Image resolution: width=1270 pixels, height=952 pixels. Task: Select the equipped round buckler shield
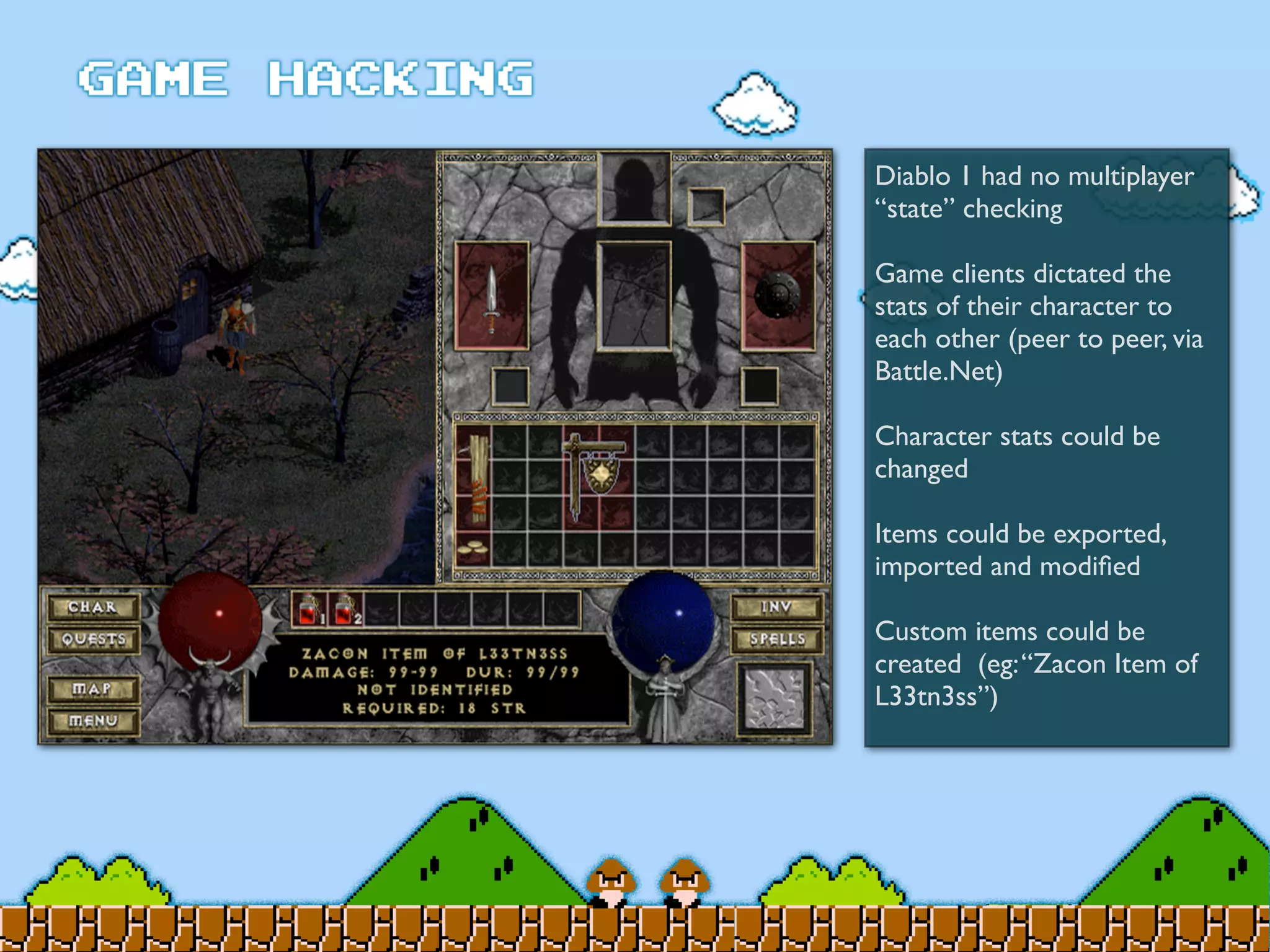[x=778, y=296]
